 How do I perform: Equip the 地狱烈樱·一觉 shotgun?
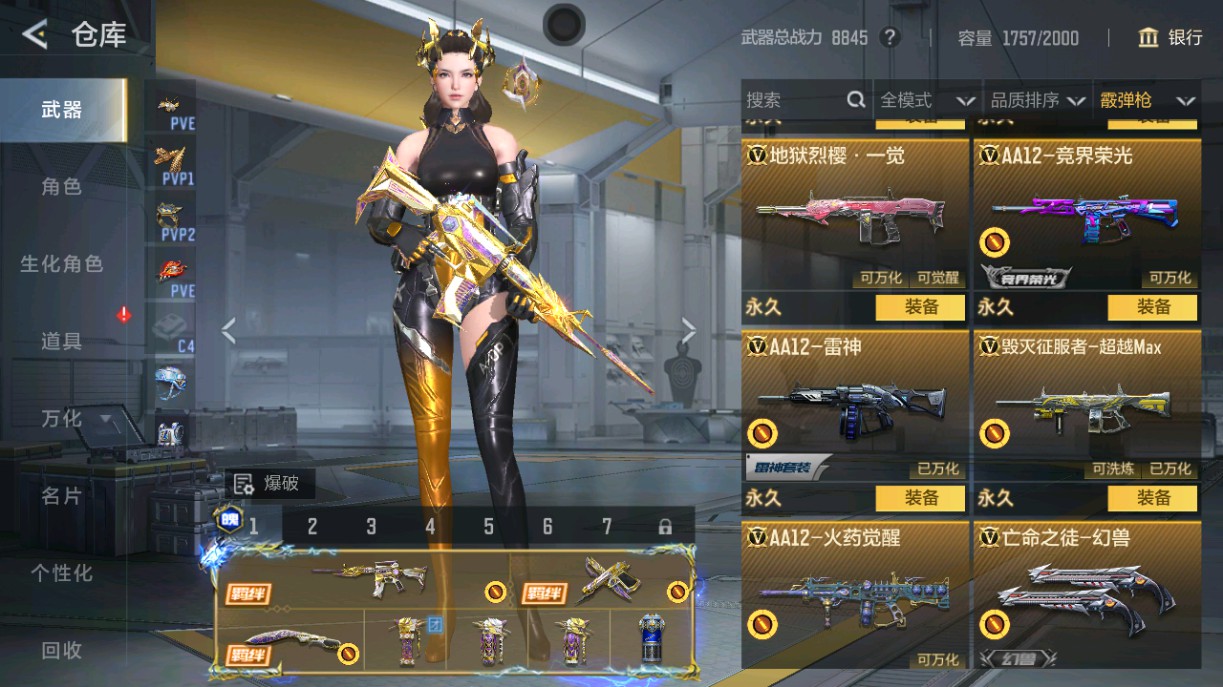[921, 307]
